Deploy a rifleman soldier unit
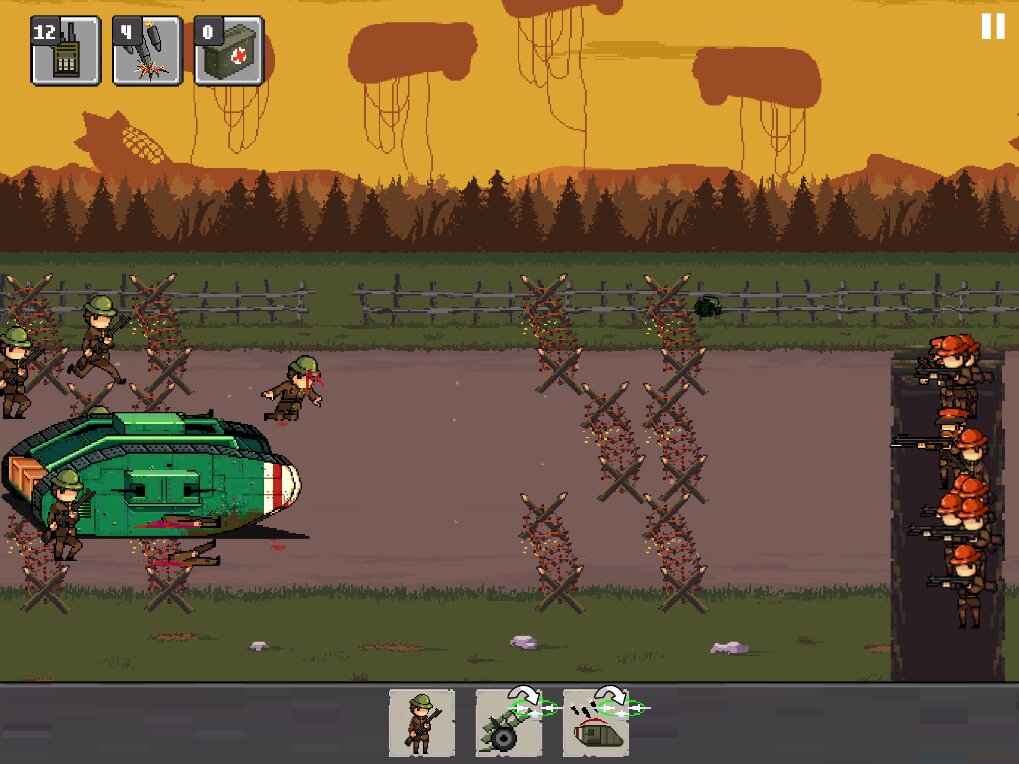Viewport: 1019px width, 764px height. coord(421,722)
